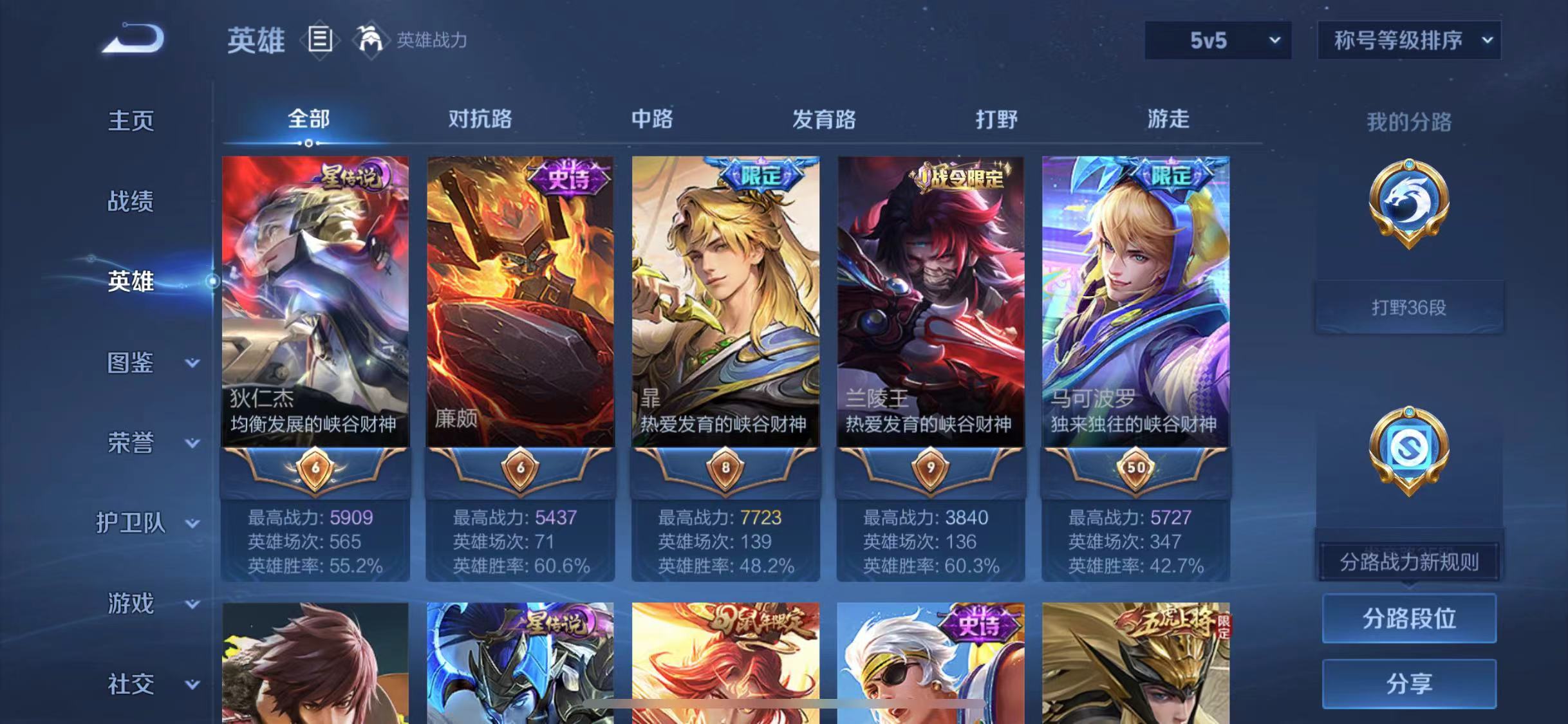Screen dimensions: 1568x724
Task: Open the 5v5 mode dropdown
Action: pos(1217,40)
